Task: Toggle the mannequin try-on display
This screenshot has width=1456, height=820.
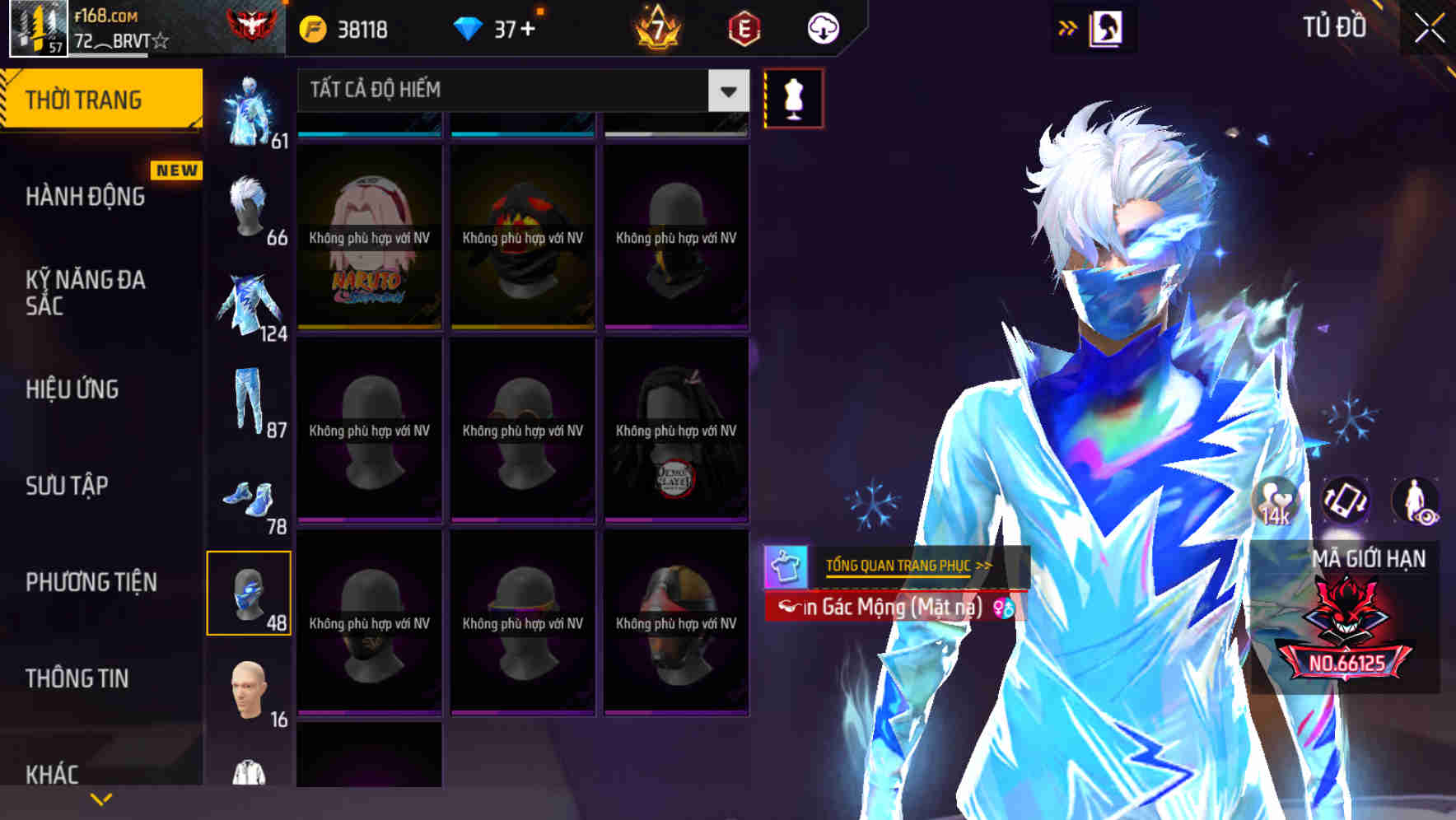Action: point(792,96)
